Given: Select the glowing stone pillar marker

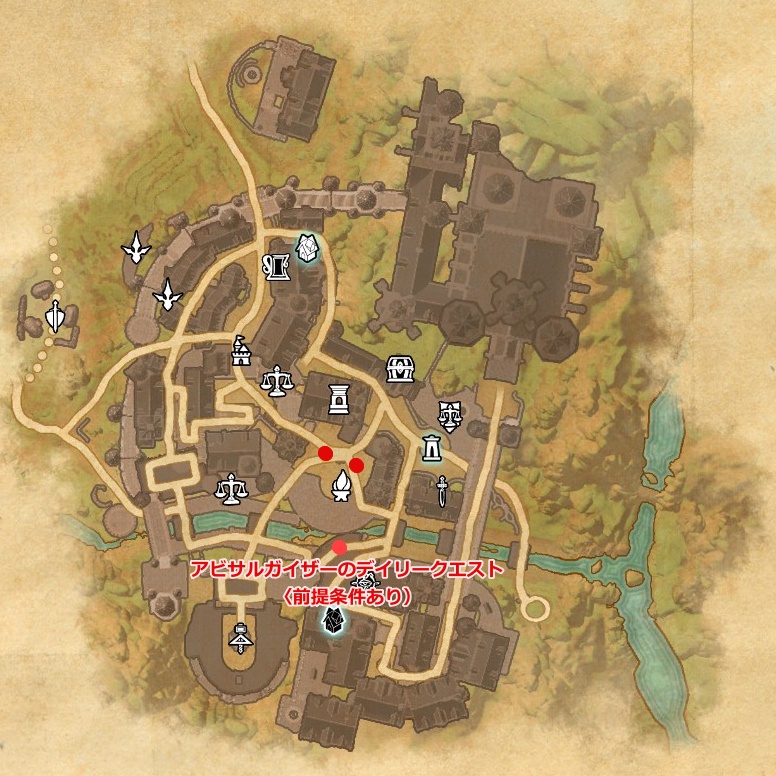Looking at the screenshot, I should [x=432, y=449].
